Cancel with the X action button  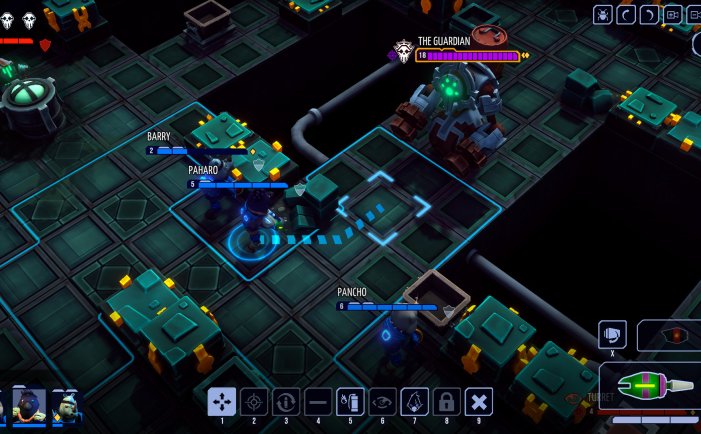[480, 402]
